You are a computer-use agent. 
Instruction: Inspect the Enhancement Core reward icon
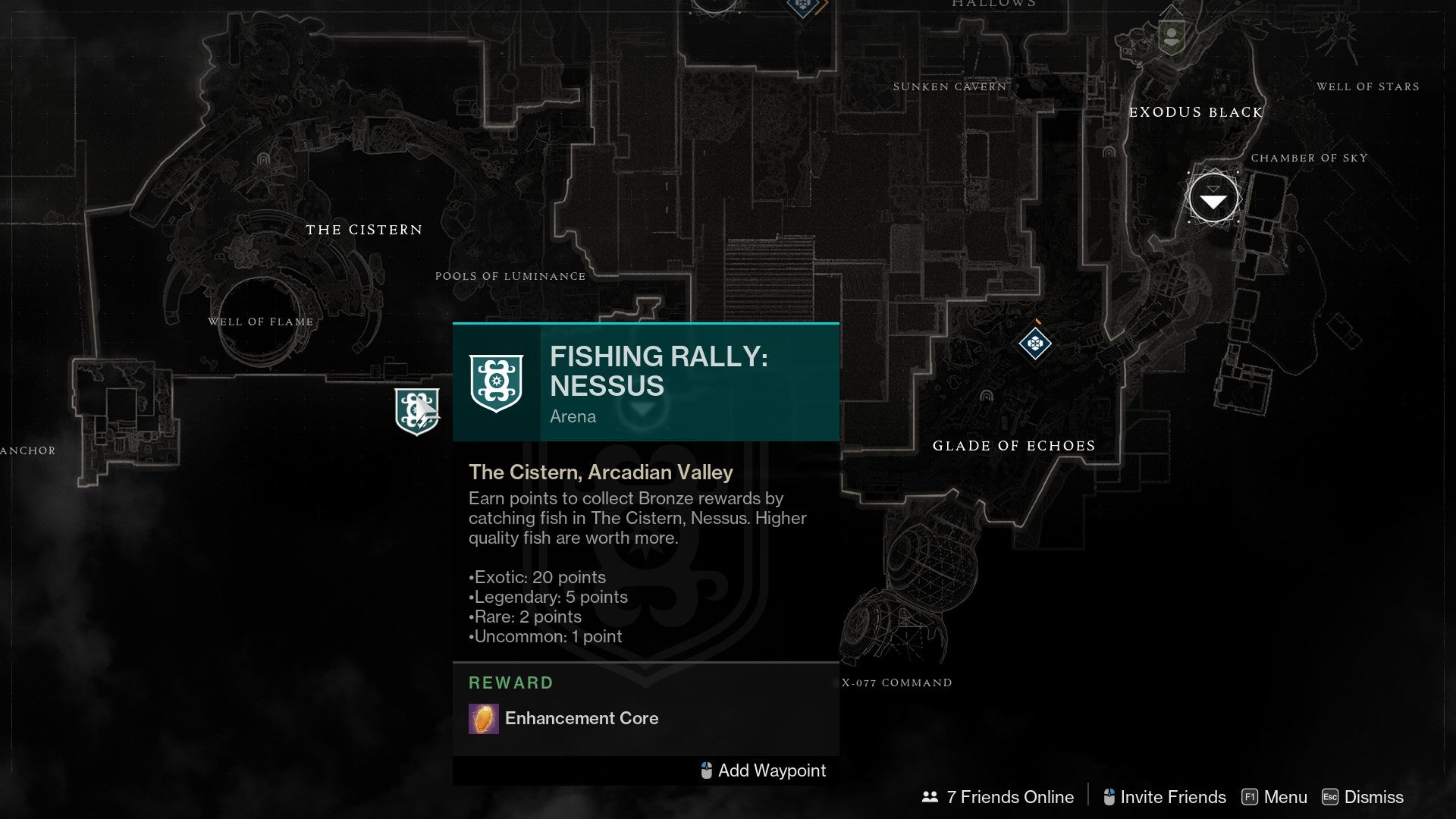coord(484,719)
